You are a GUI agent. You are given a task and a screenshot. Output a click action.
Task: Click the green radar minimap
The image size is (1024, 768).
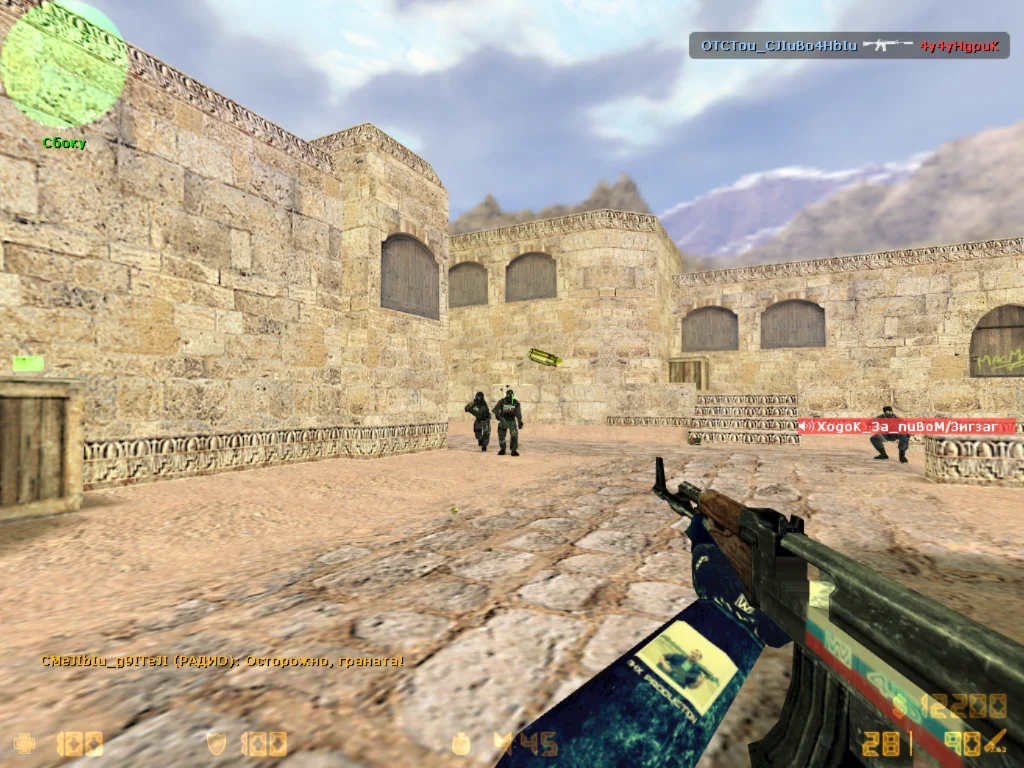(x=64, y=64)
